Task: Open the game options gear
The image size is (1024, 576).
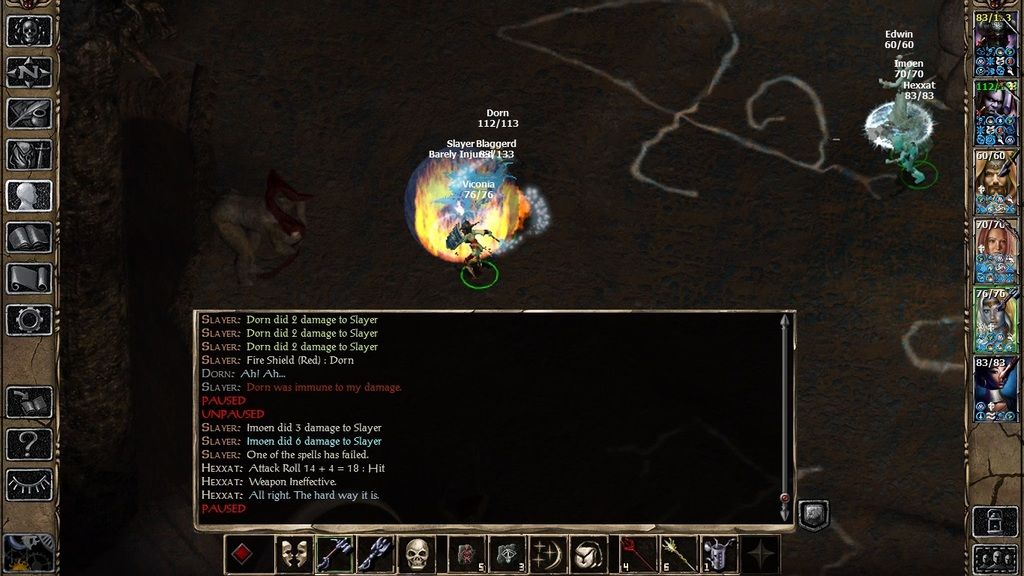Action: [x=29, y=320]
